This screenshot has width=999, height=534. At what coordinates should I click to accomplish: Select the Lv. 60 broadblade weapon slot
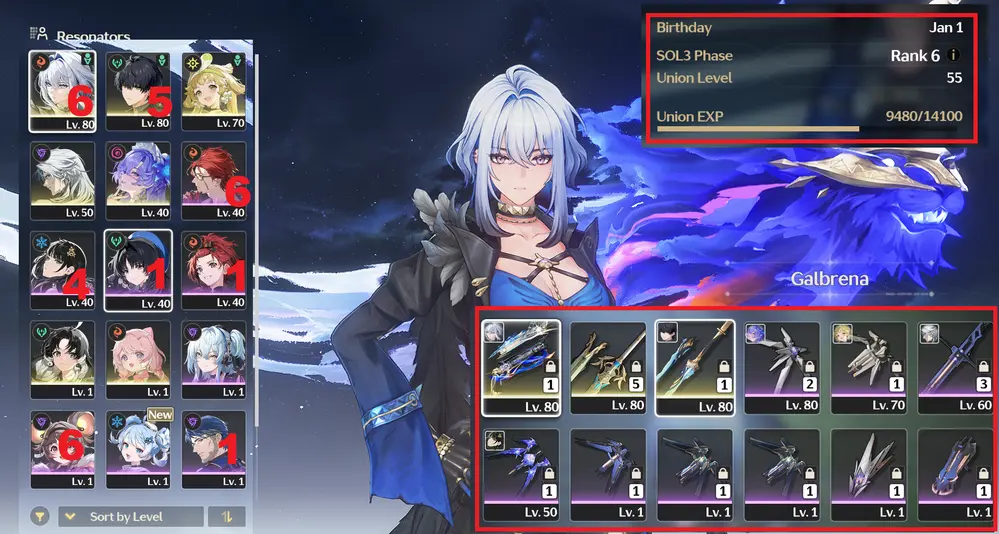954,366
